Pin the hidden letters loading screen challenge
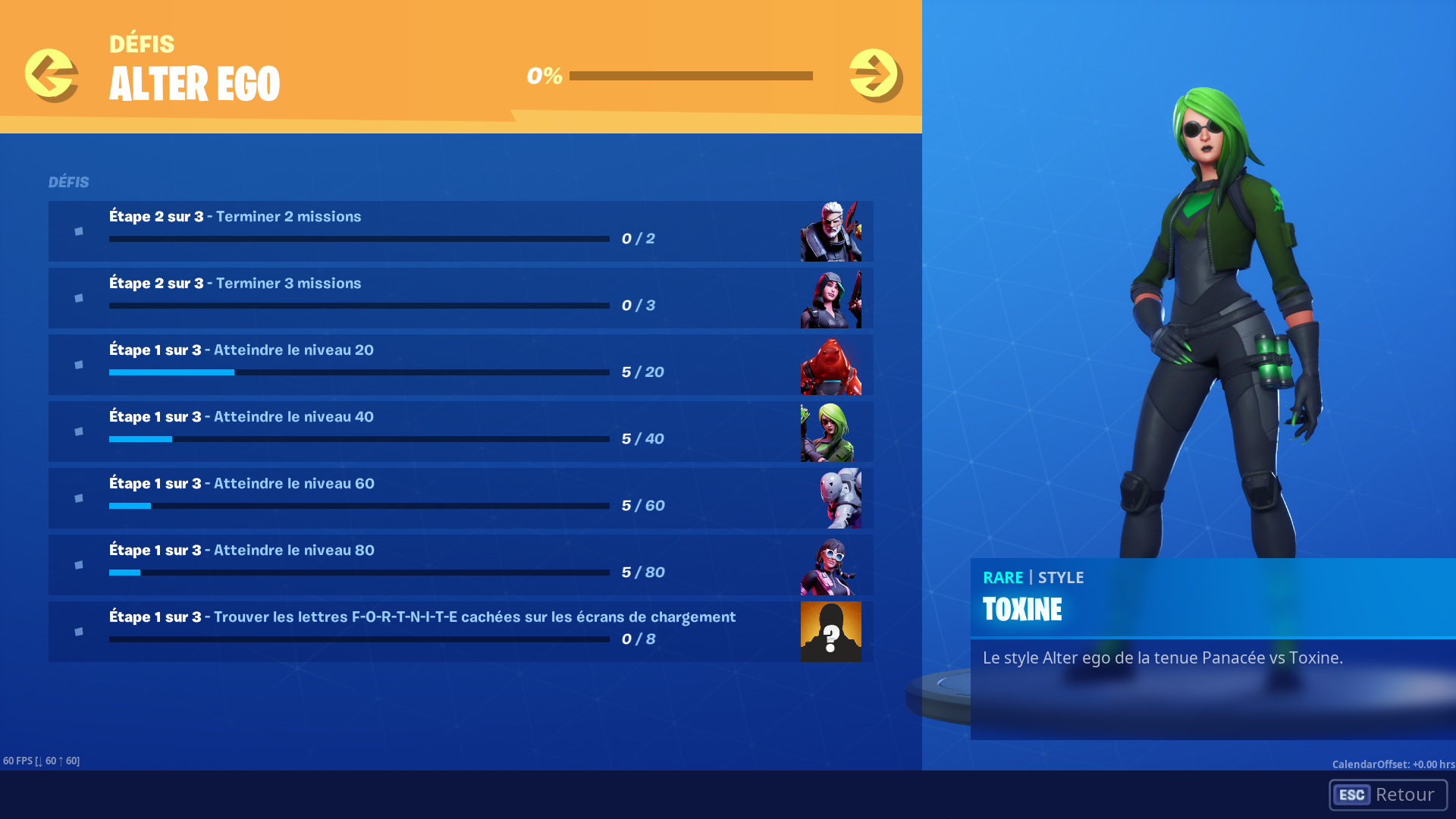1456x819 pixels. pyautogui.click(x=79, y=632)
